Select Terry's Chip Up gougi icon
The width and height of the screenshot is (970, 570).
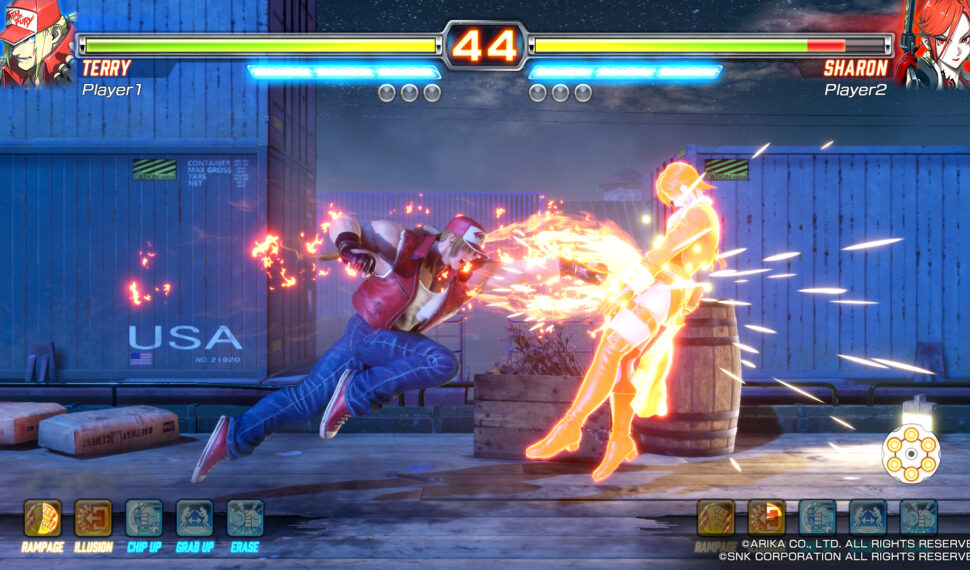tap(144, 518)
